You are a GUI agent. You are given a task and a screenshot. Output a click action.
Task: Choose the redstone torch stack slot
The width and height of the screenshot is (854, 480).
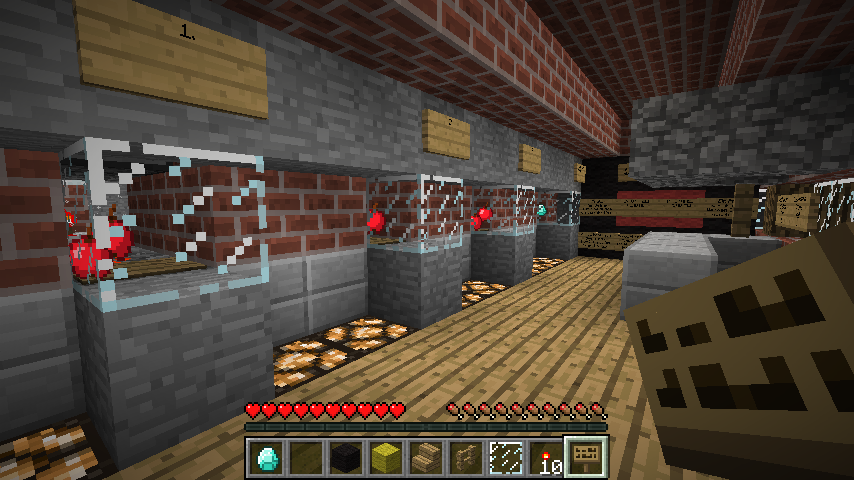(x=543, y=458)
